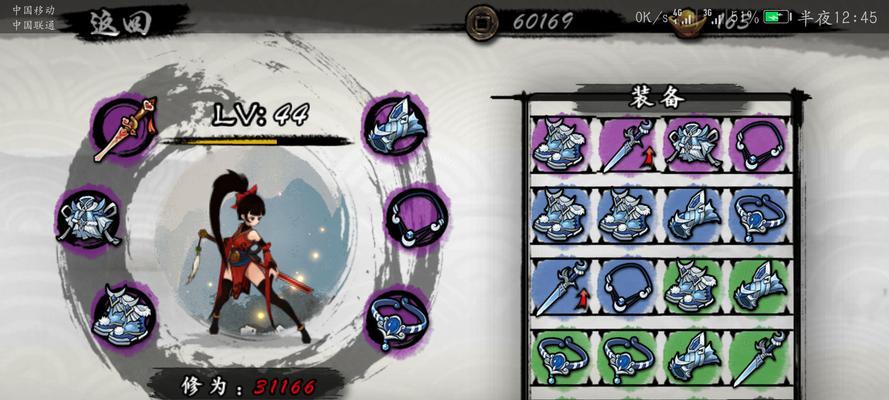Screen dimensions: 889x400
Task: Choose the green sword in the 装备 list
Action: (x=758, y=357)
